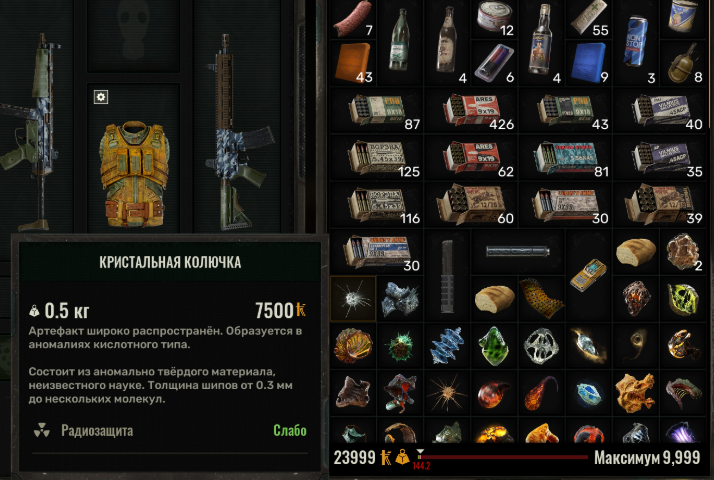
Task: Click the highlighted Crystal Thorn artifact slot
Action: coord(353,298)
